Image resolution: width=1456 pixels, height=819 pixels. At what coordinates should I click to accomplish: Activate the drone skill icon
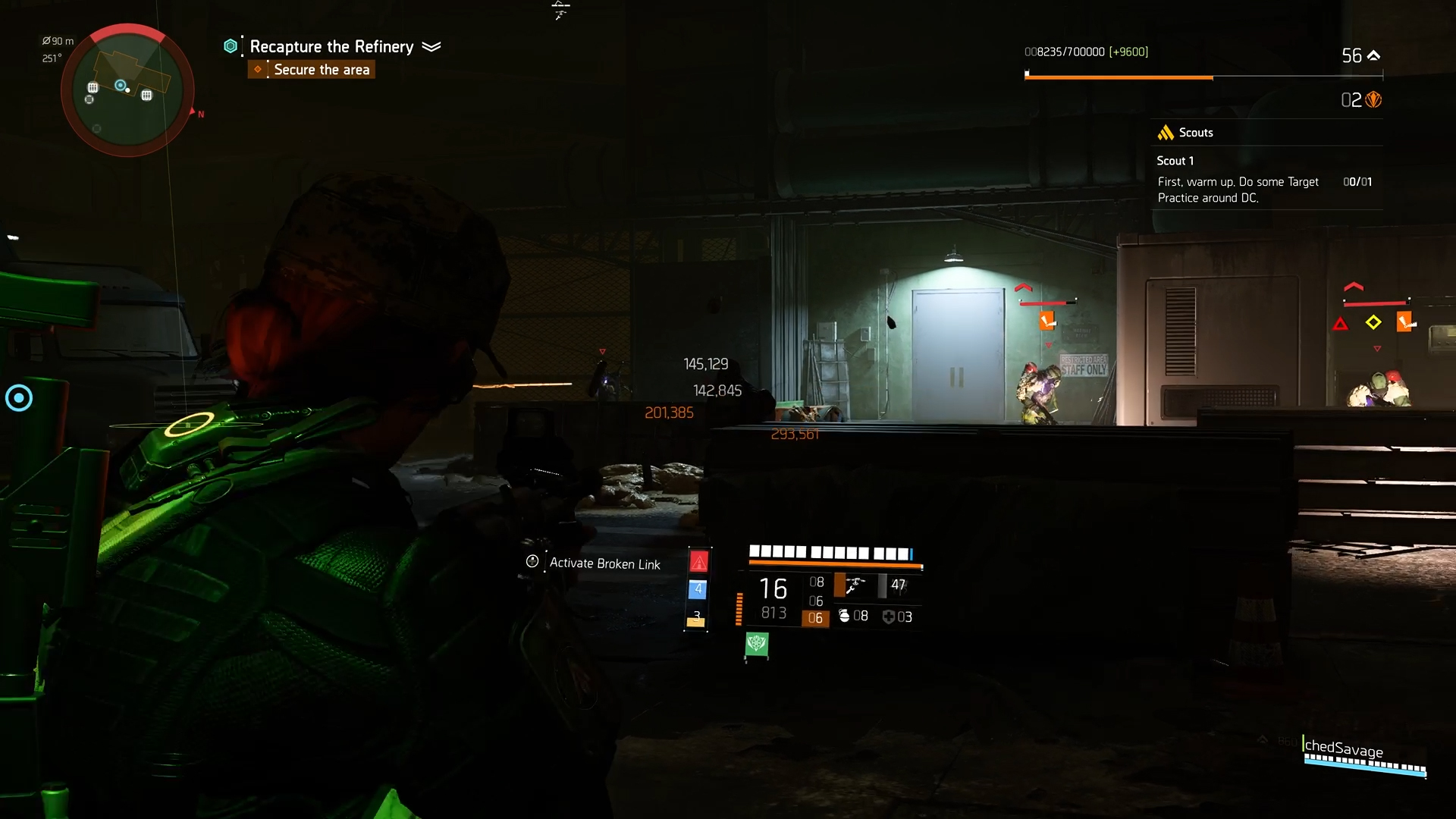pyautogui.click(x=854, y=585)
